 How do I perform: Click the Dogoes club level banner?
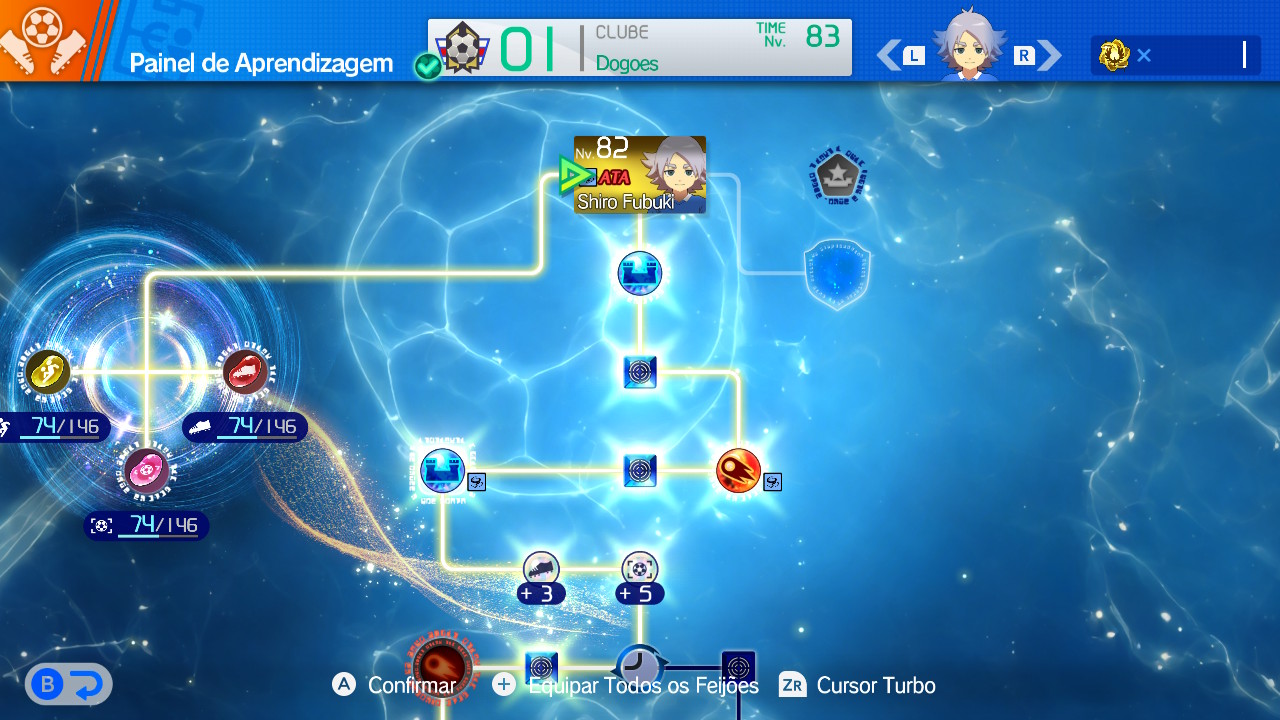click(x=640, y=48)
